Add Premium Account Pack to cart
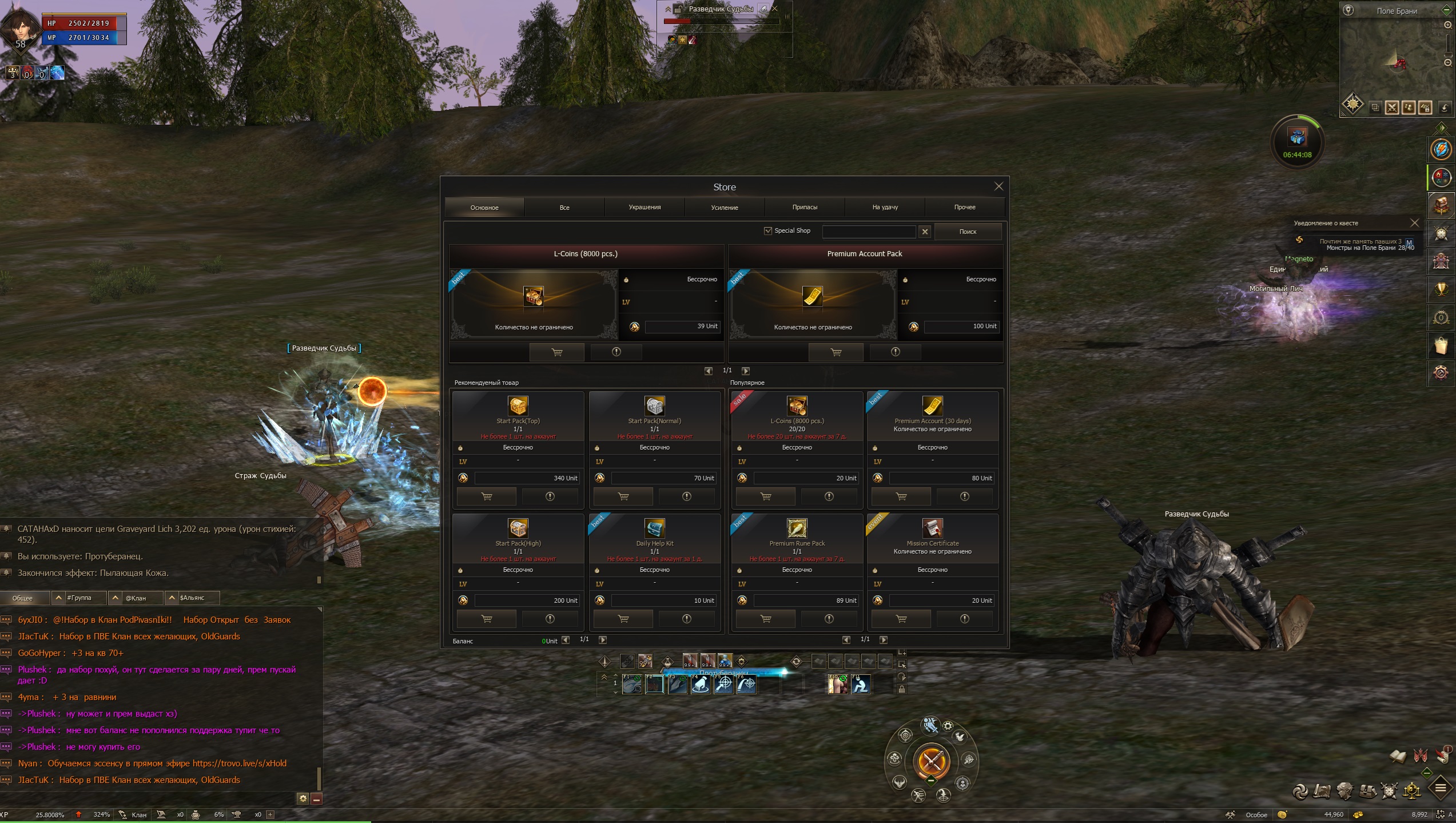This screenshot has height=823, width=1456. click(836, 352)
